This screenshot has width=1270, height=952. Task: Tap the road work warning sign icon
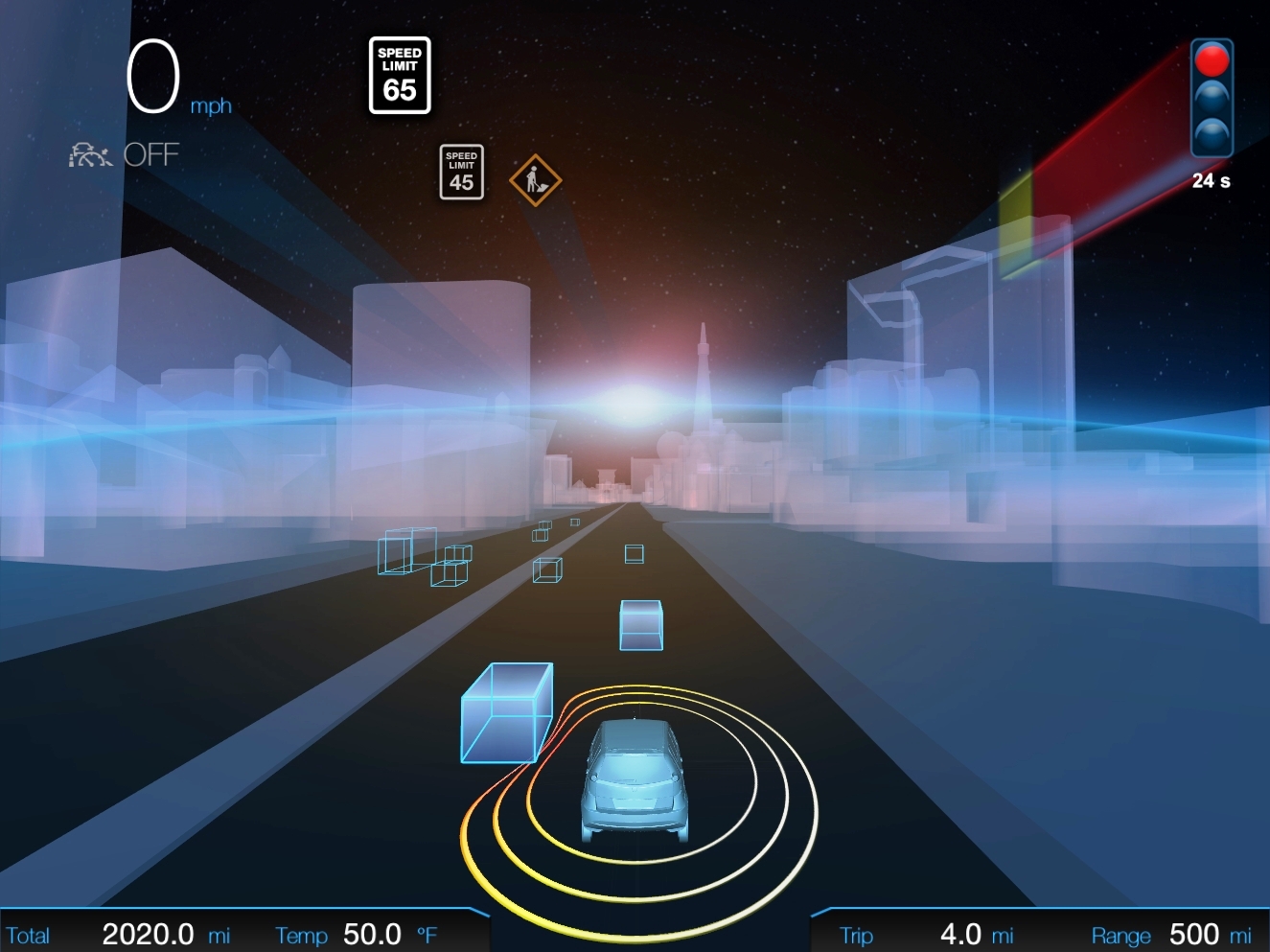coord(535,180)
